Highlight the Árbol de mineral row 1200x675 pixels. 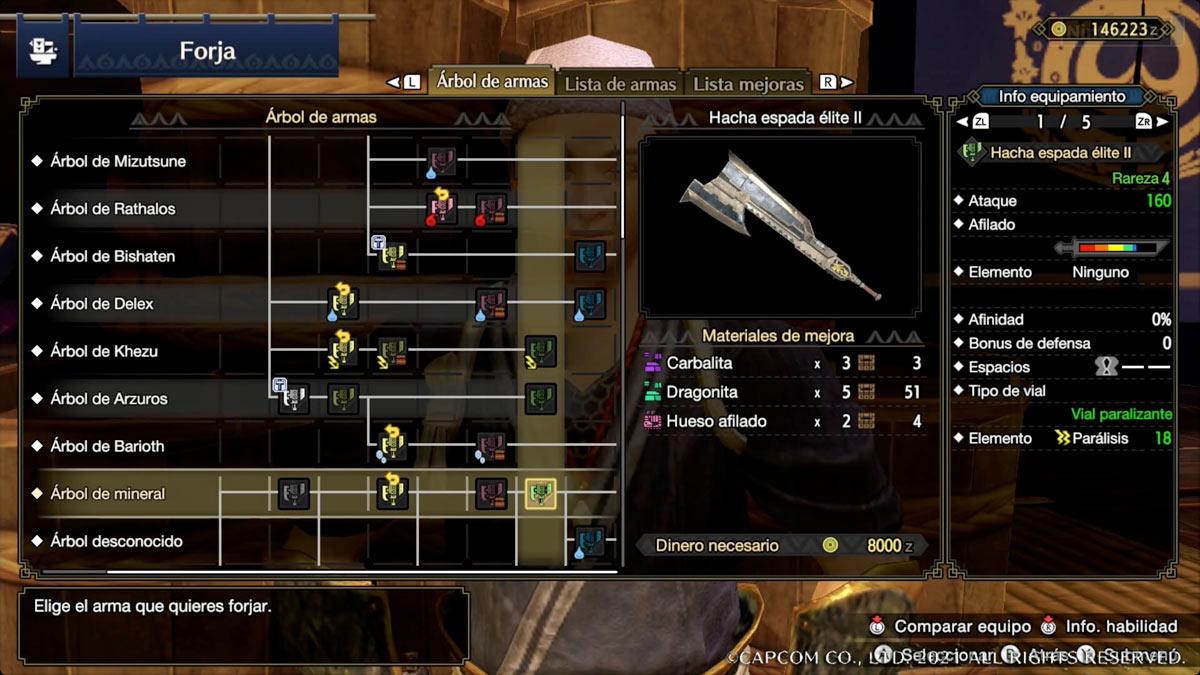107,493
